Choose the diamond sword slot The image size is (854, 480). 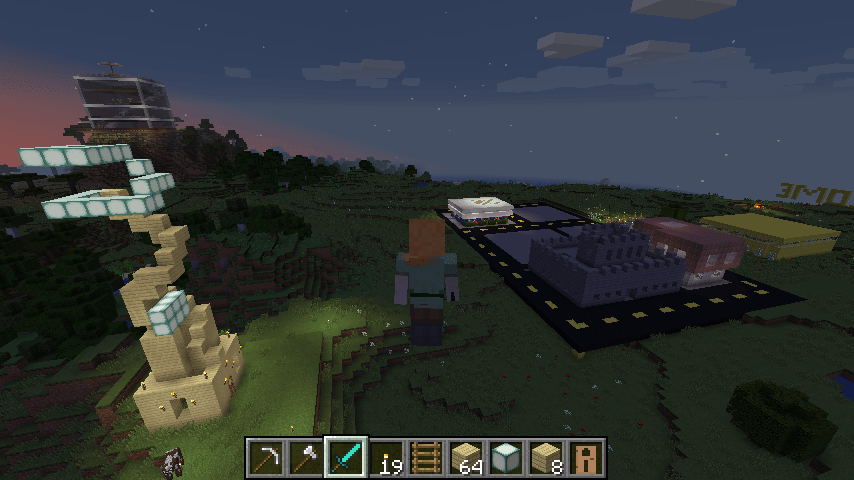point(347,457)
